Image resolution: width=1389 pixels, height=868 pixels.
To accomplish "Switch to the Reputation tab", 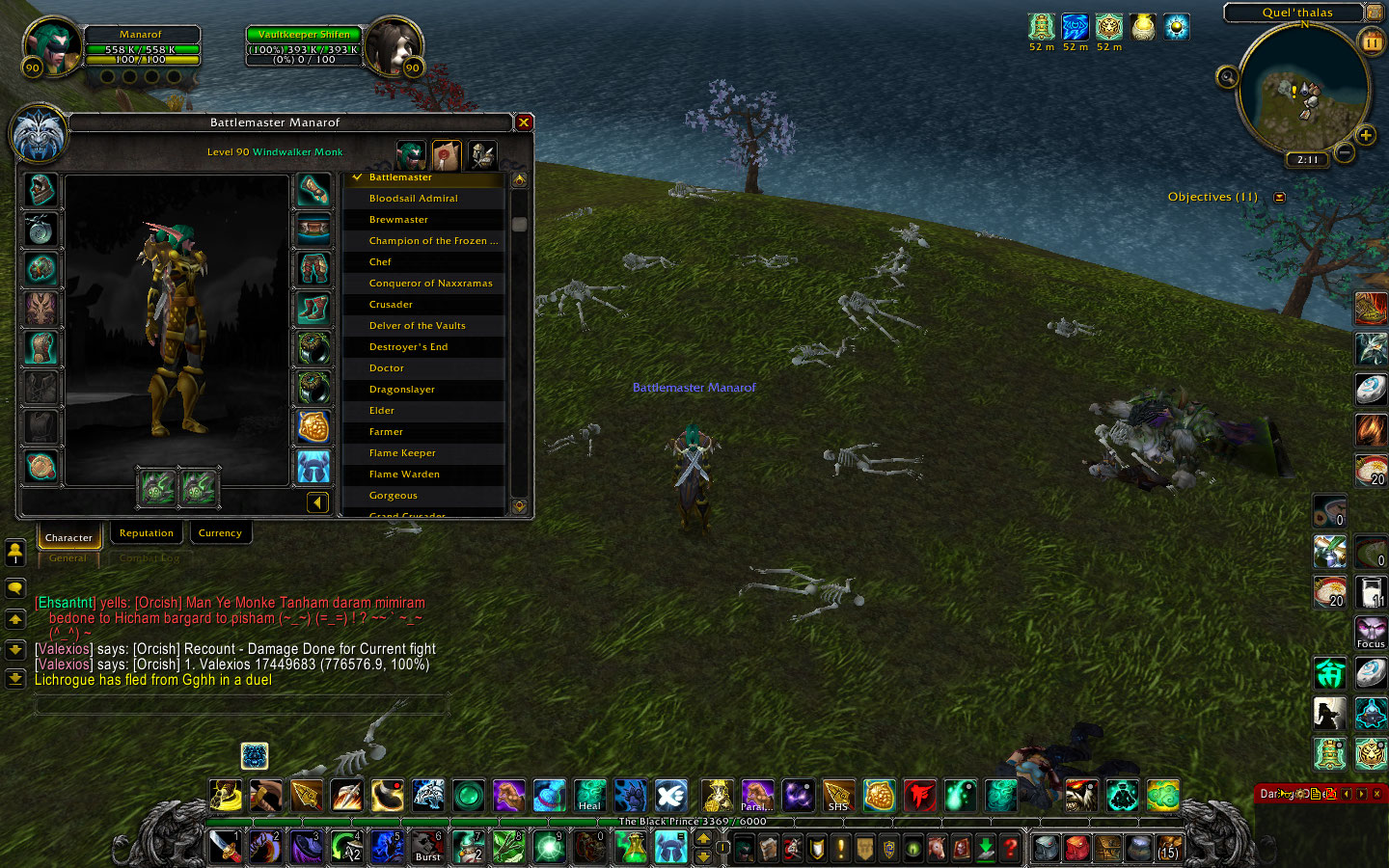I will (x=147, y=533).
